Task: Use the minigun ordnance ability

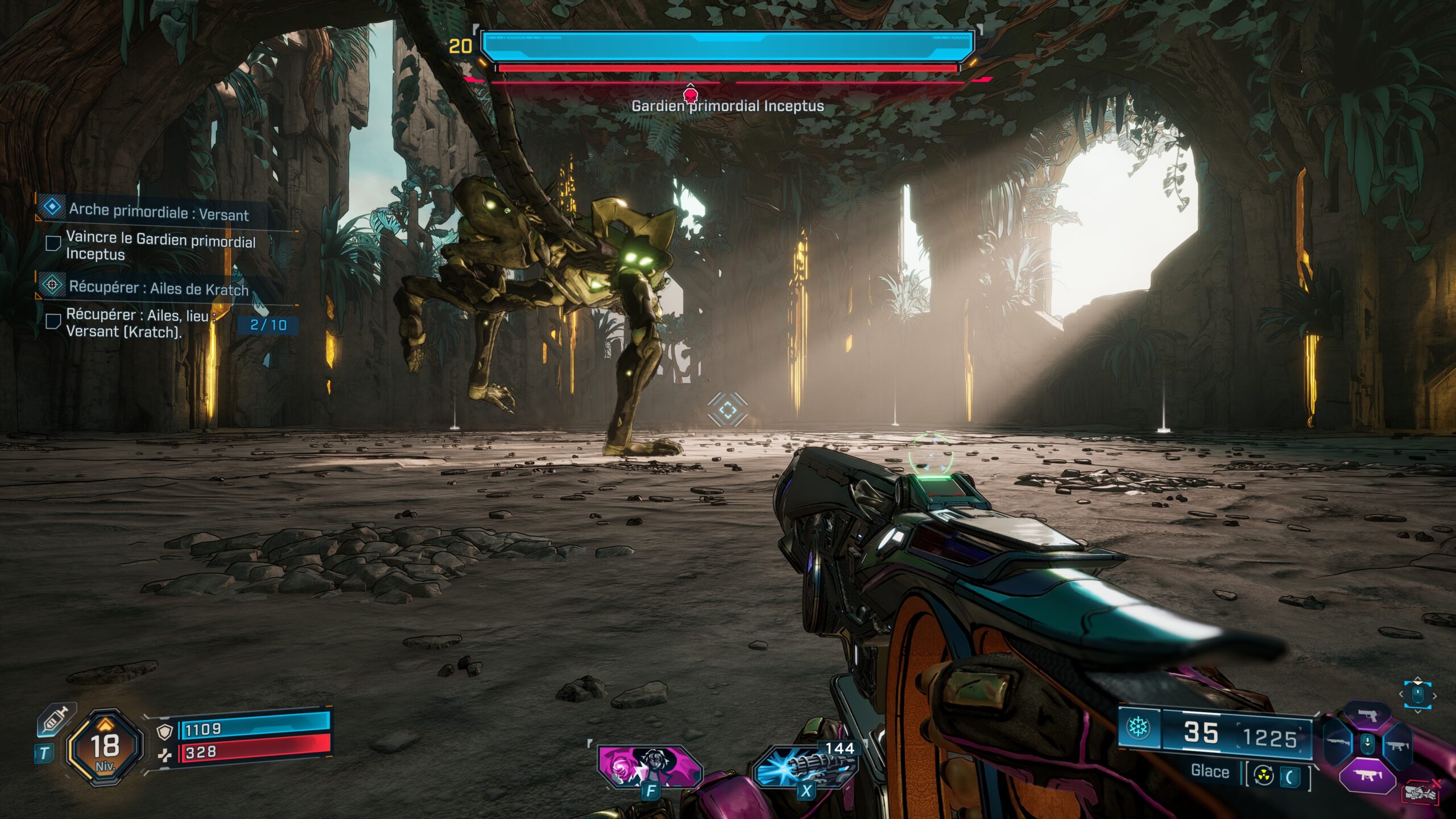Action: coord(805,767)
